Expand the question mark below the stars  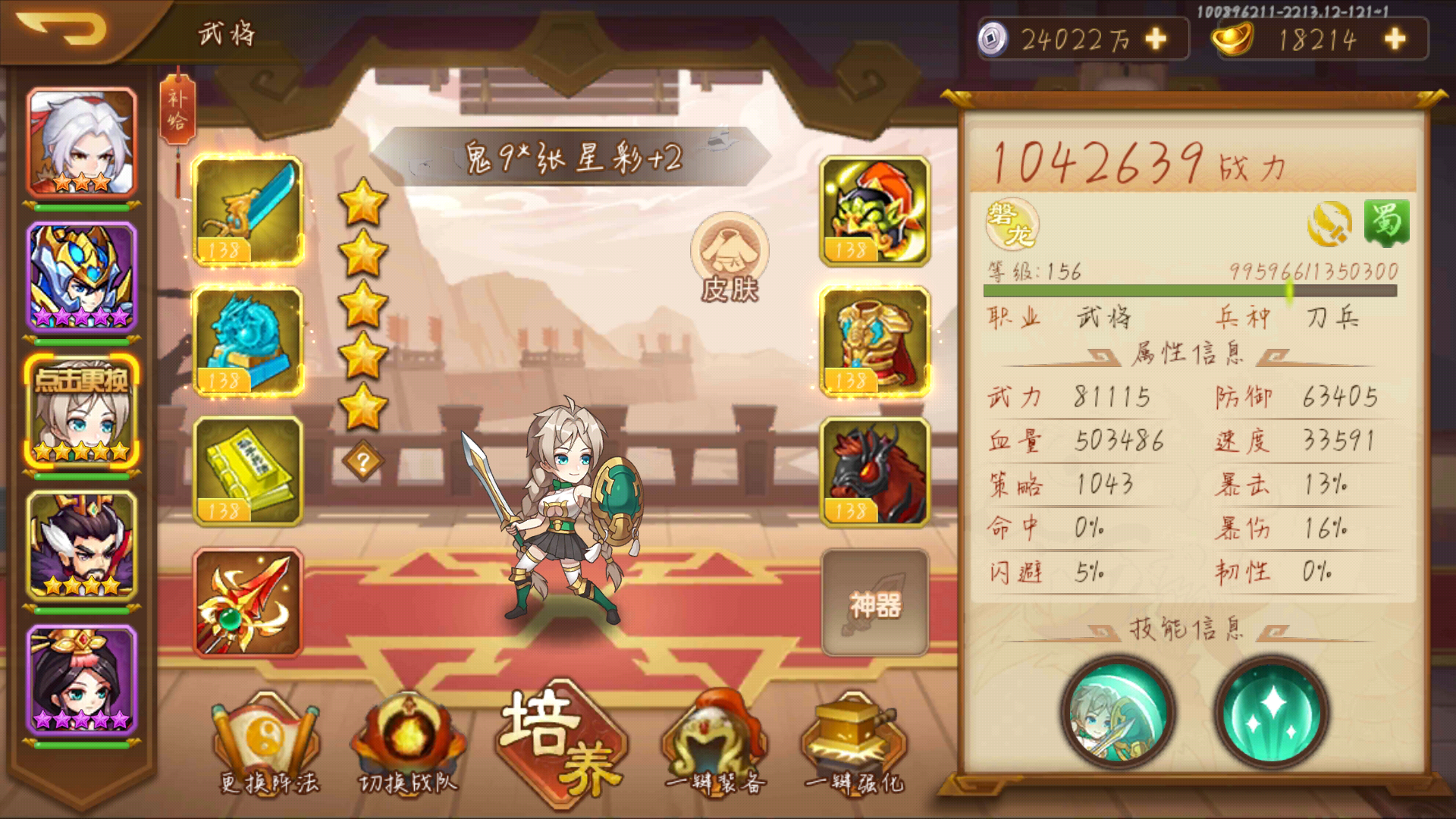click(x=365, y=460)
